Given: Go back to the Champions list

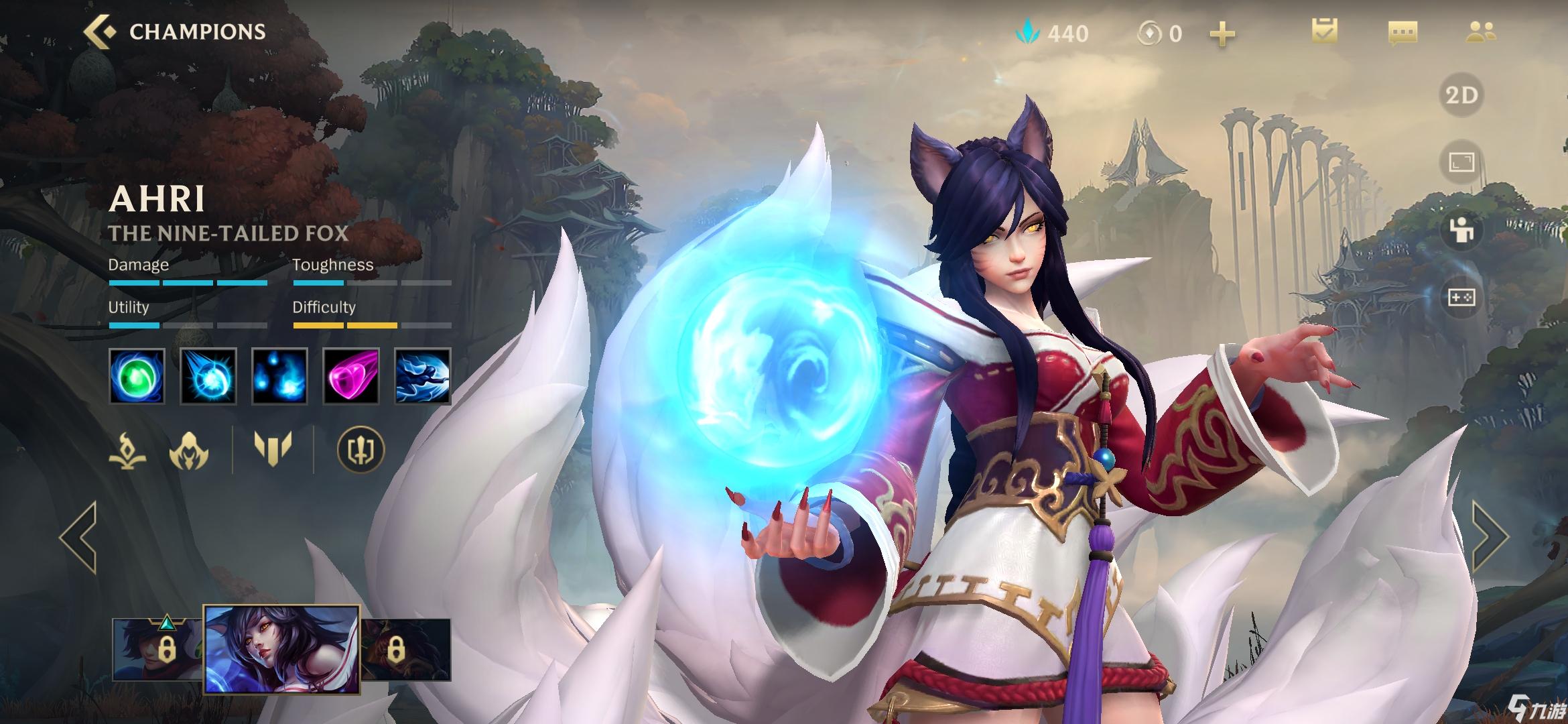Looking at the screenshot, I should 101,32.
